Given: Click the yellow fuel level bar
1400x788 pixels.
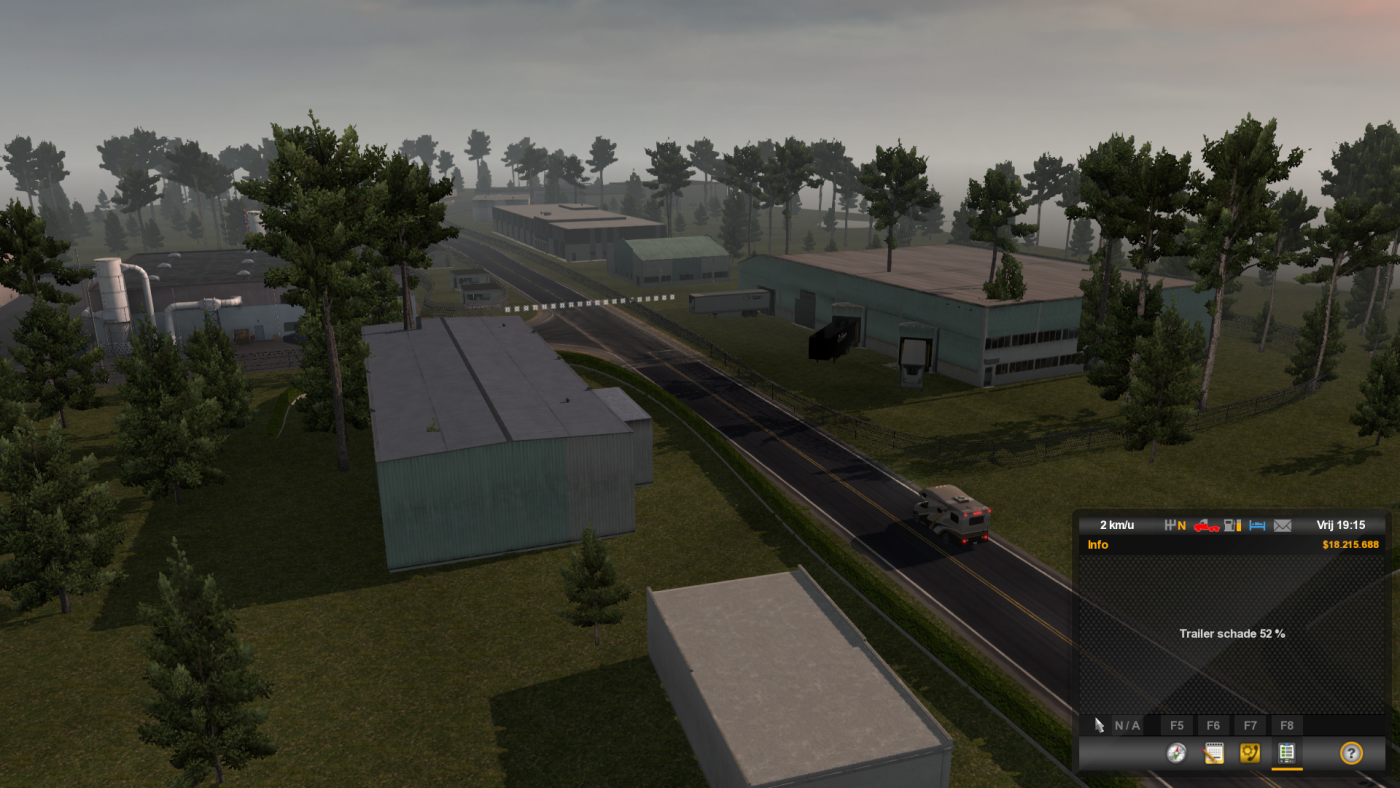Looking at the screenshot, I should 1238,525.
